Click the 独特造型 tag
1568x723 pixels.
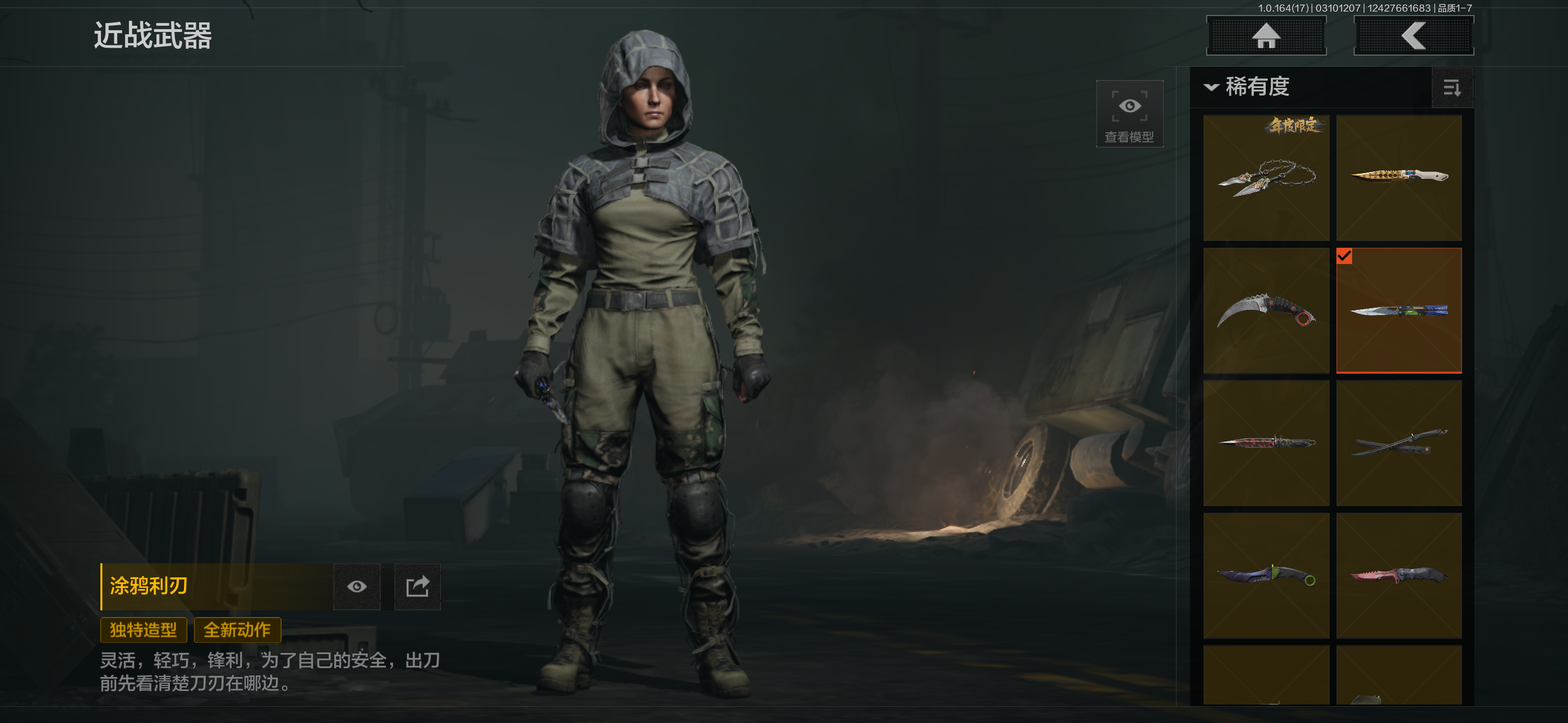(x=143, y=630)
